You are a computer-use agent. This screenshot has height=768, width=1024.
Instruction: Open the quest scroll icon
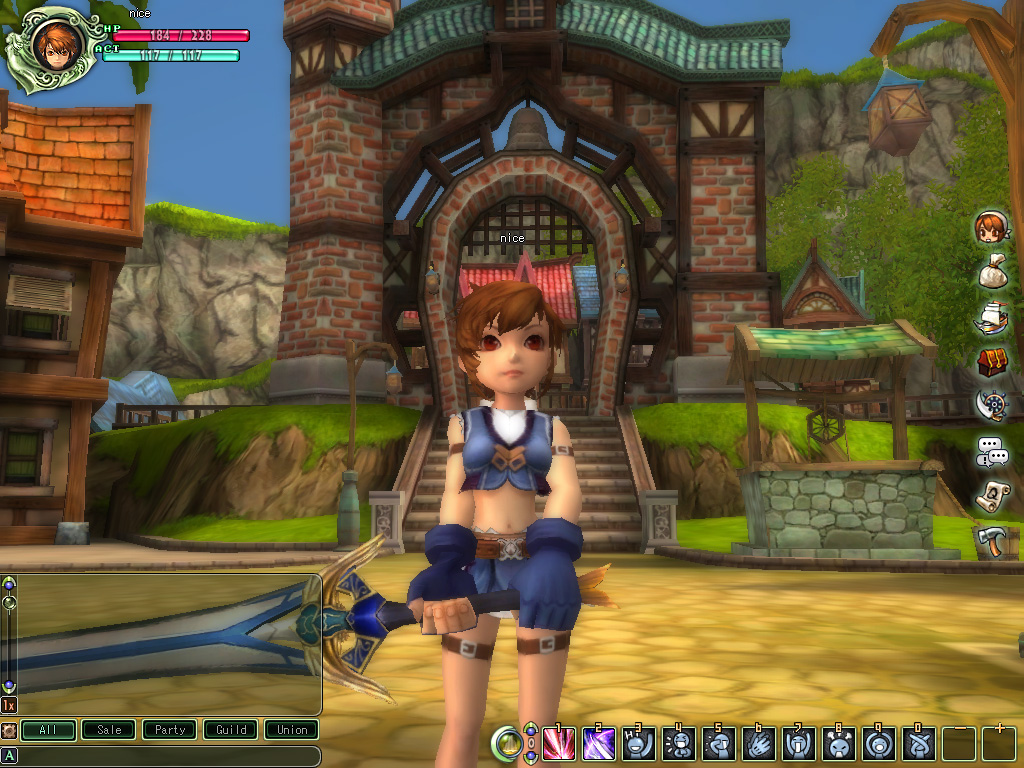pyautogui.click(x=992, y=496)
